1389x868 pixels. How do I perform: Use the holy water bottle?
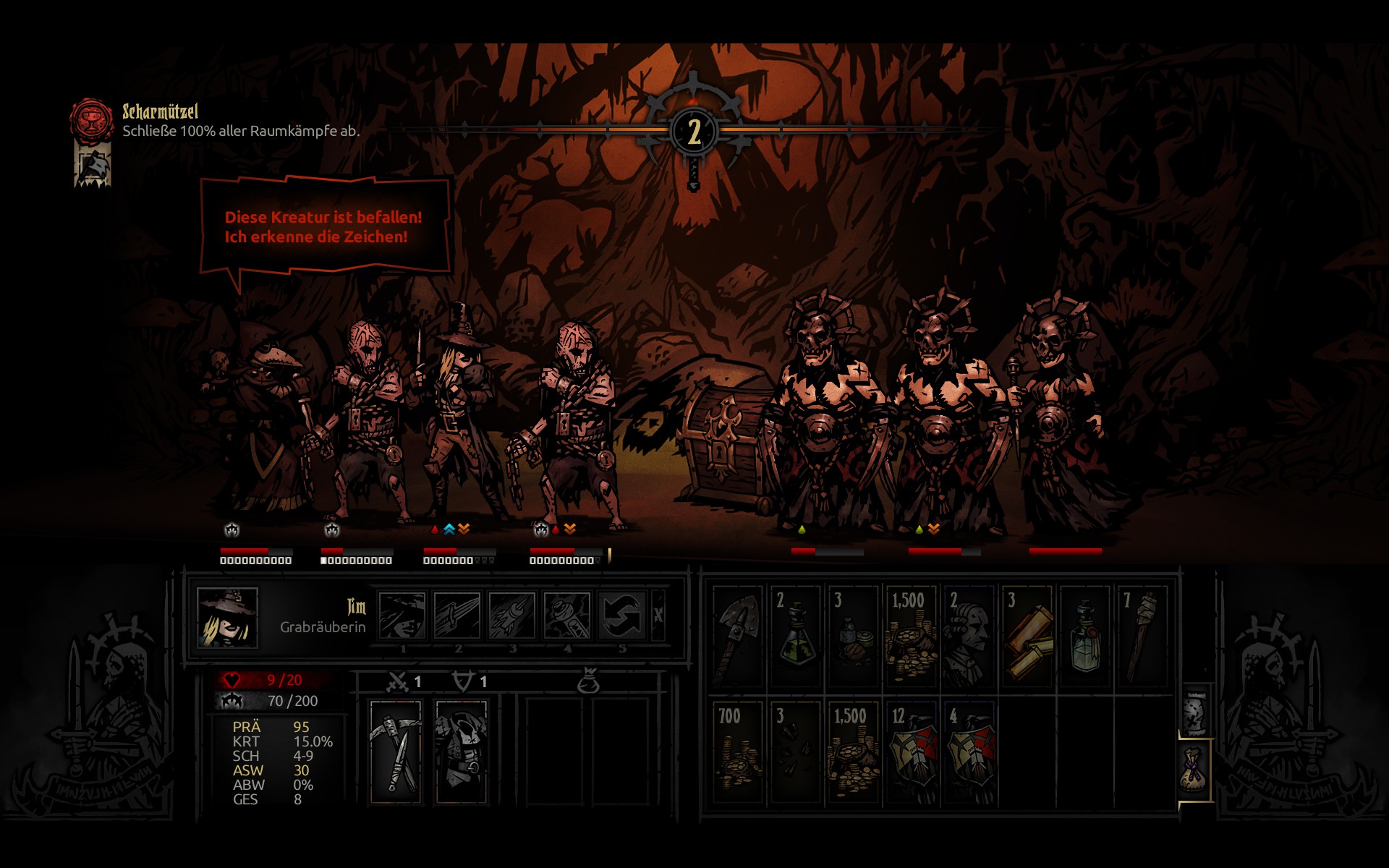point(1085,635)
